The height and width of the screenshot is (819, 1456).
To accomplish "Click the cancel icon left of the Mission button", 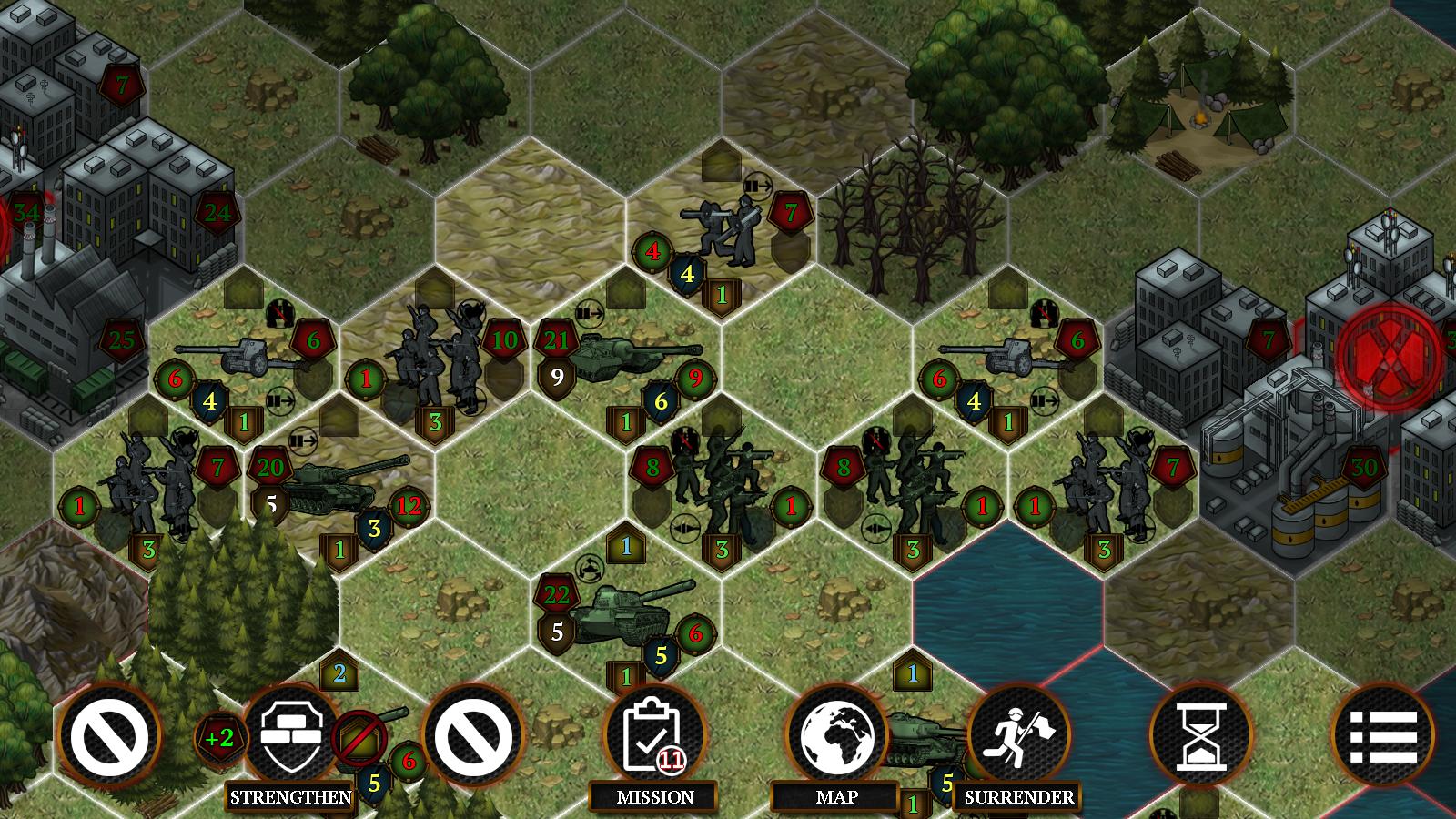I will coord(472,737).
